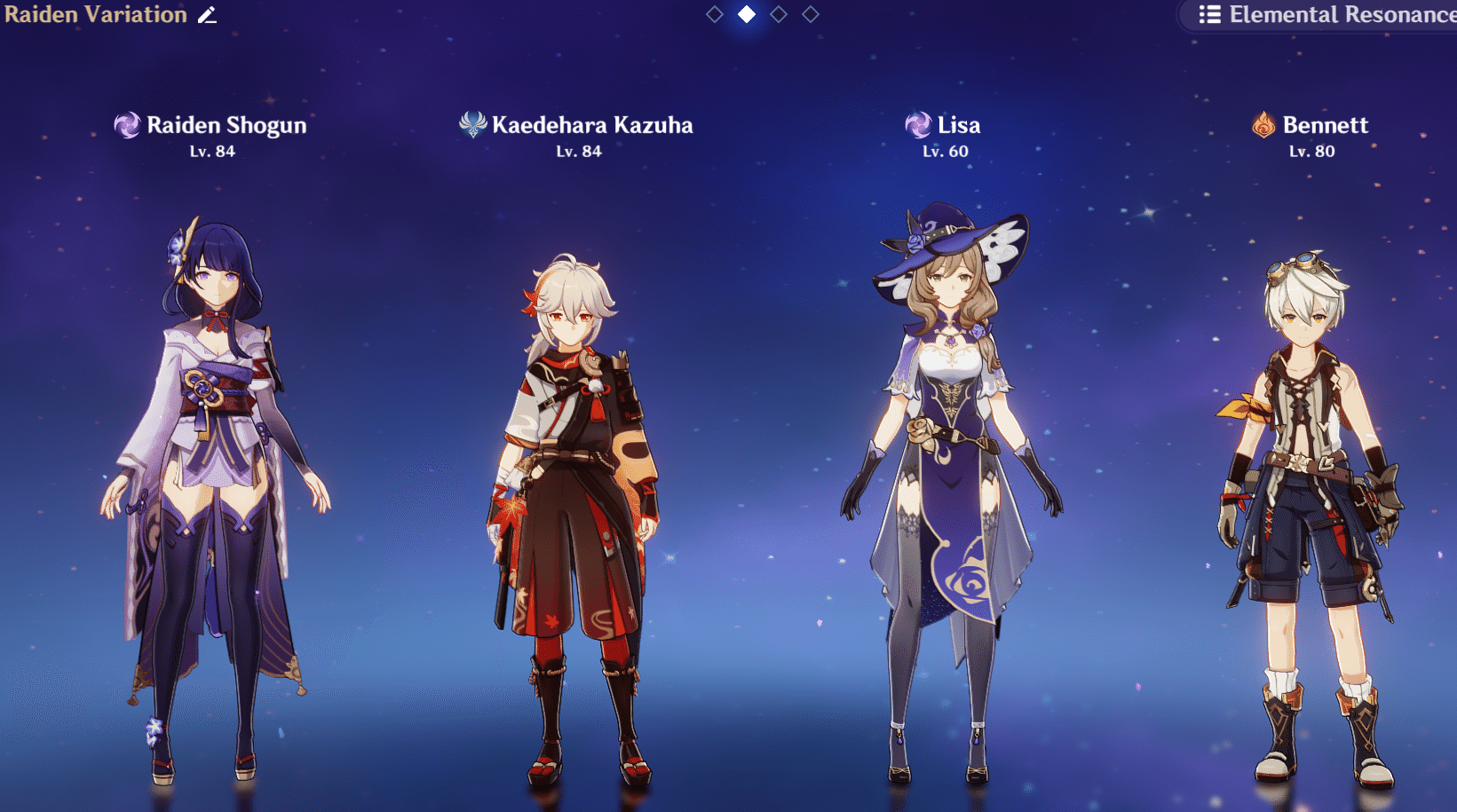Click the Lv. 60 label under Lisa

coord(944,151)
